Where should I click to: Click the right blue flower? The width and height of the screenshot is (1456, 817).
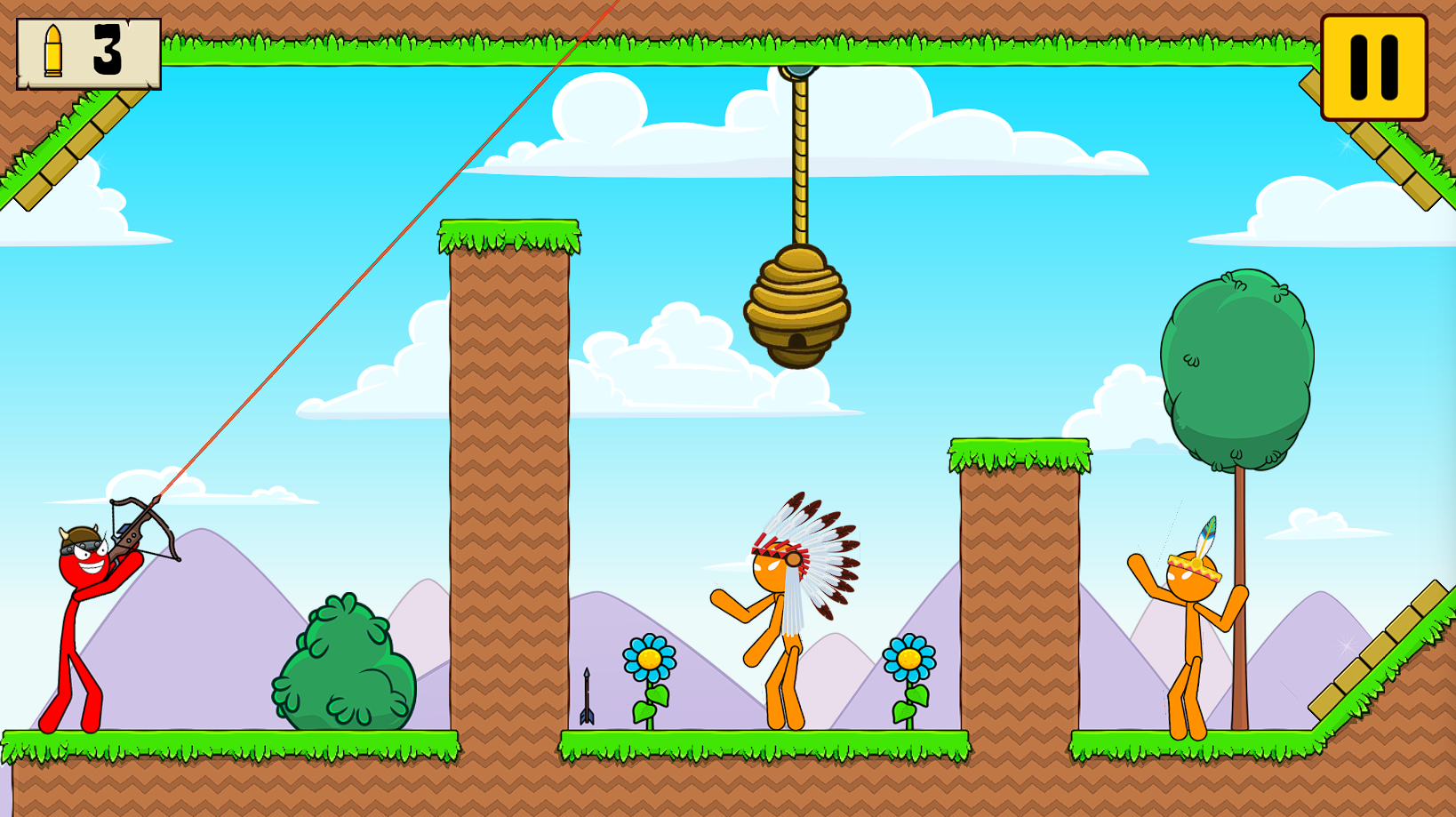point(908,658)
